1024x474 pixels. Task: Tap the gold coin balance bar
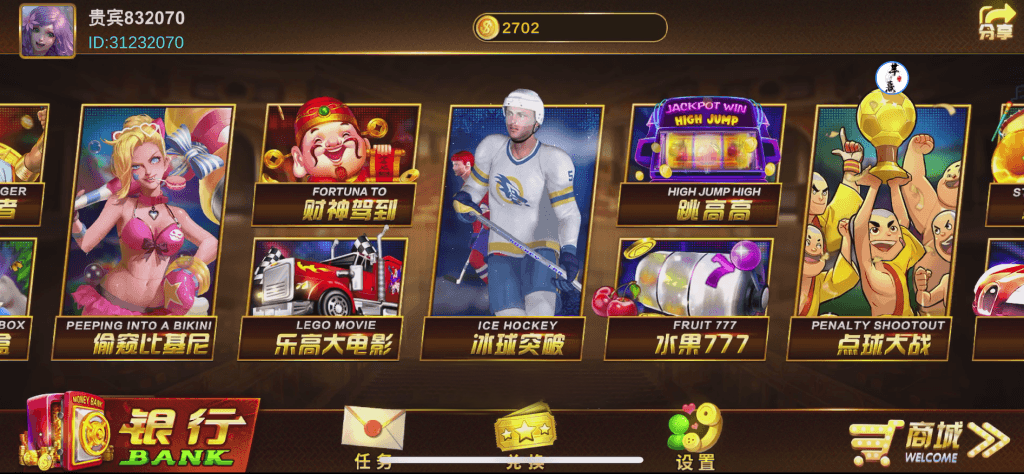coord(569,28)
